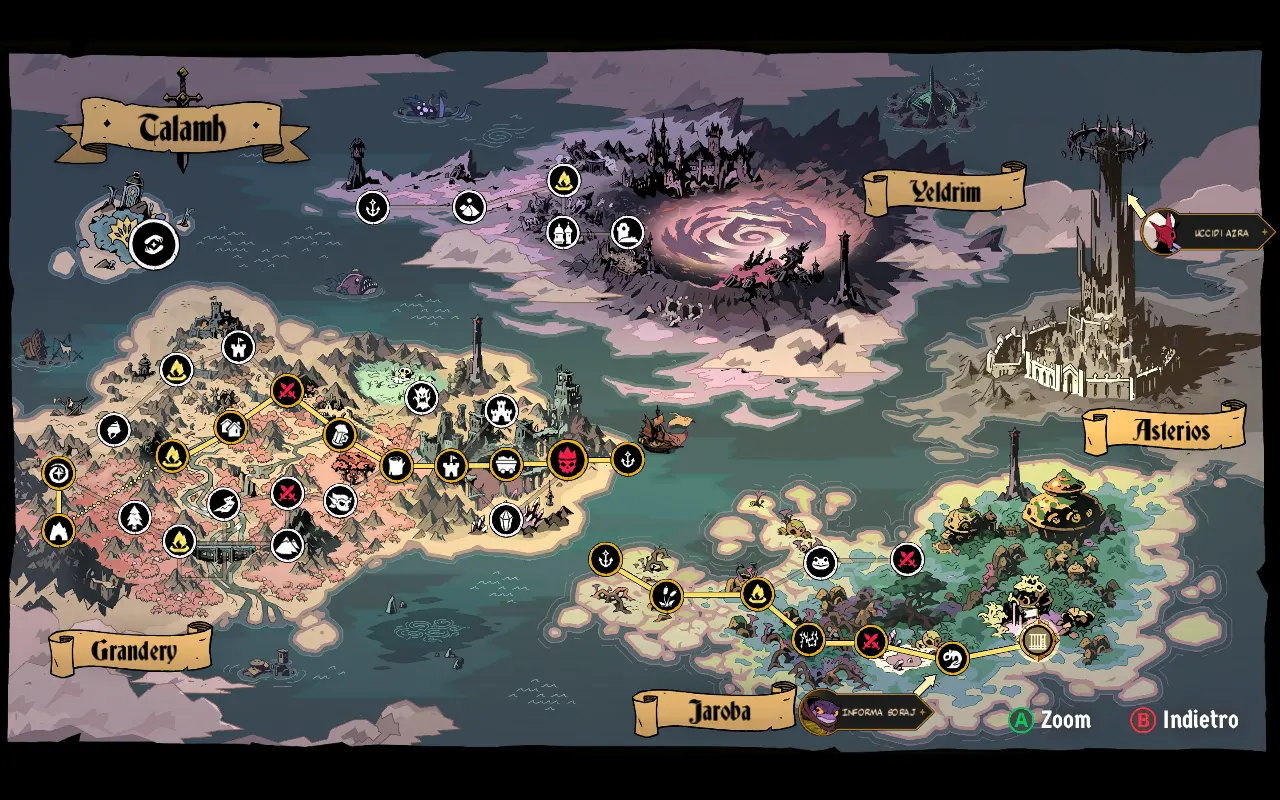The height and width of the screenshot is (800, 1280).
Task: Open the Uccidi Azra quest marker
Action: pos(1205,232)
